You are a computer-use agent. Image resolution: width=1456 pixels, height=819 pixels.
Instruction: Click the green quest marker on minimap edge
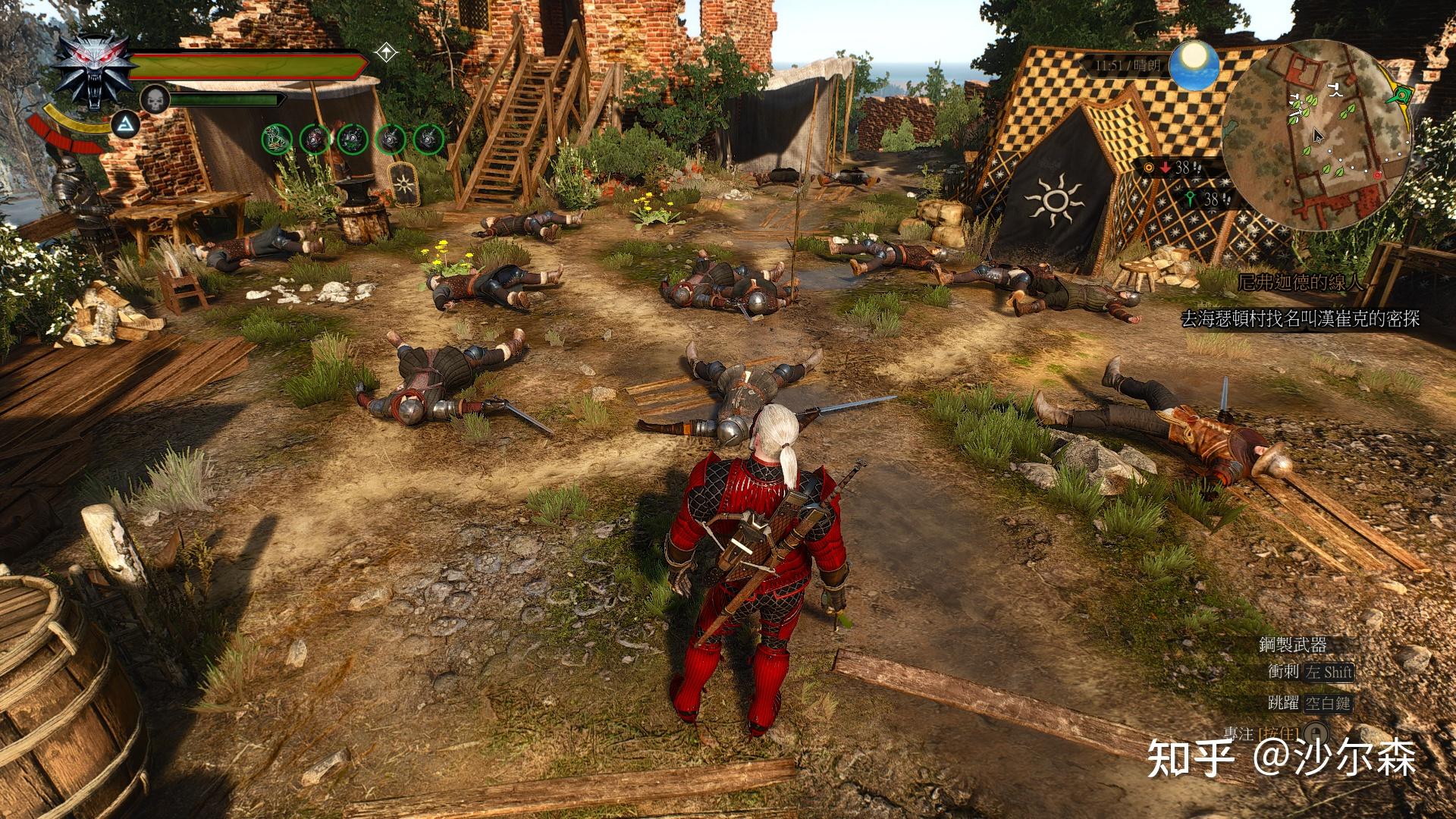coord(1403,96)
